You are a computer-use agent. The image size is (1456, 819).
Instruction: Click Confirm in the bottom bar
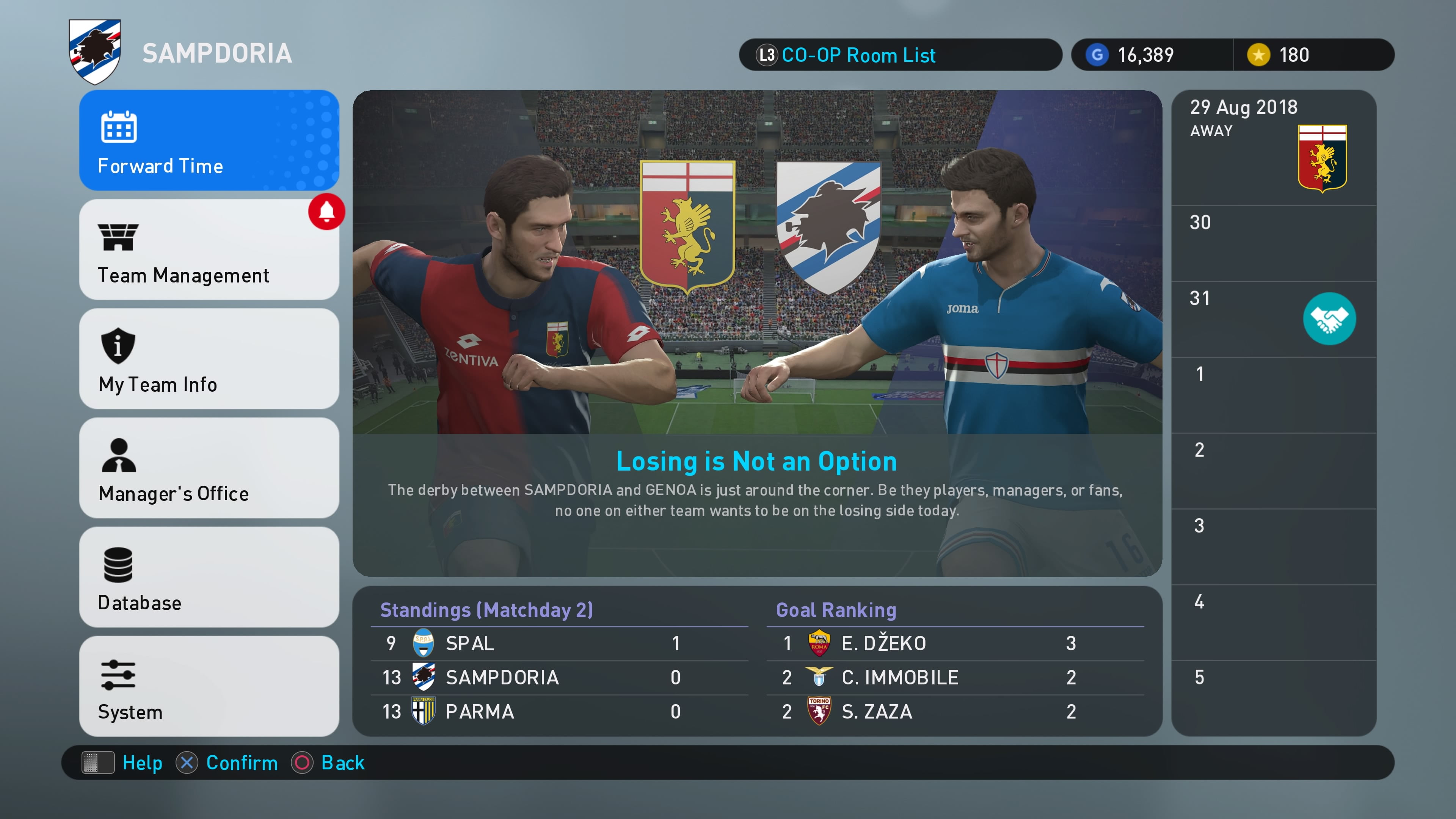tap(242, 763)
